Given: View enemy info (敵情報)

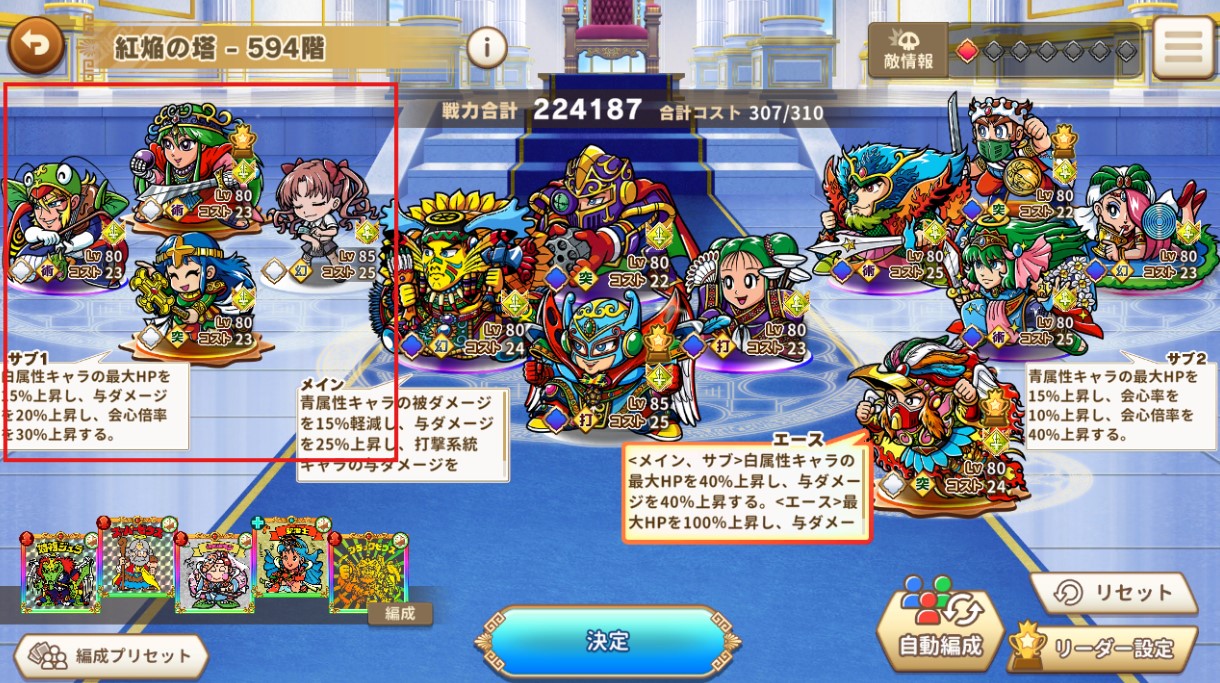Looking at the screenshot, I should (x=908, y=51).
